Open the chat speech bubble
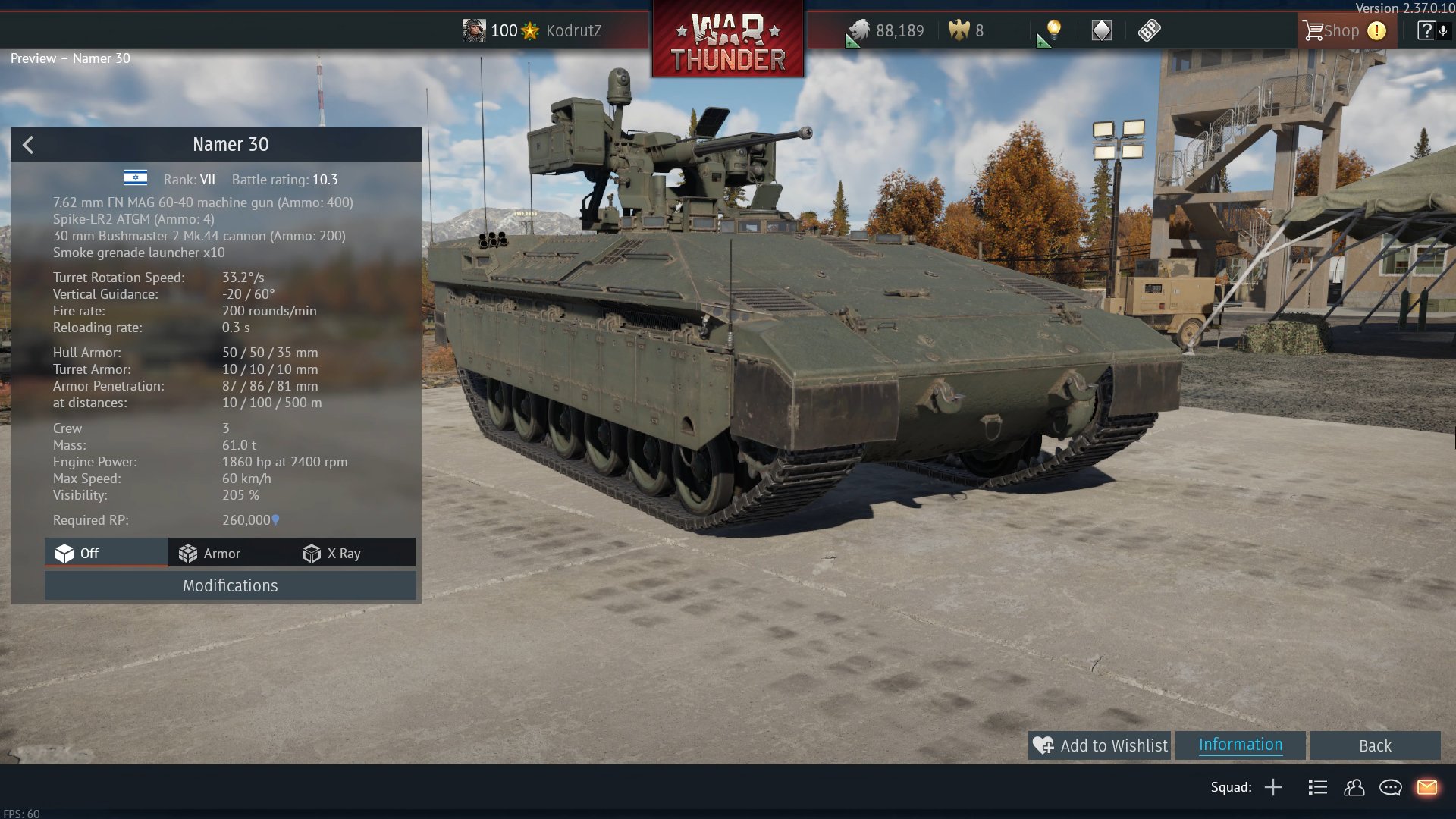1456x819 pixels. point(1390,787)
